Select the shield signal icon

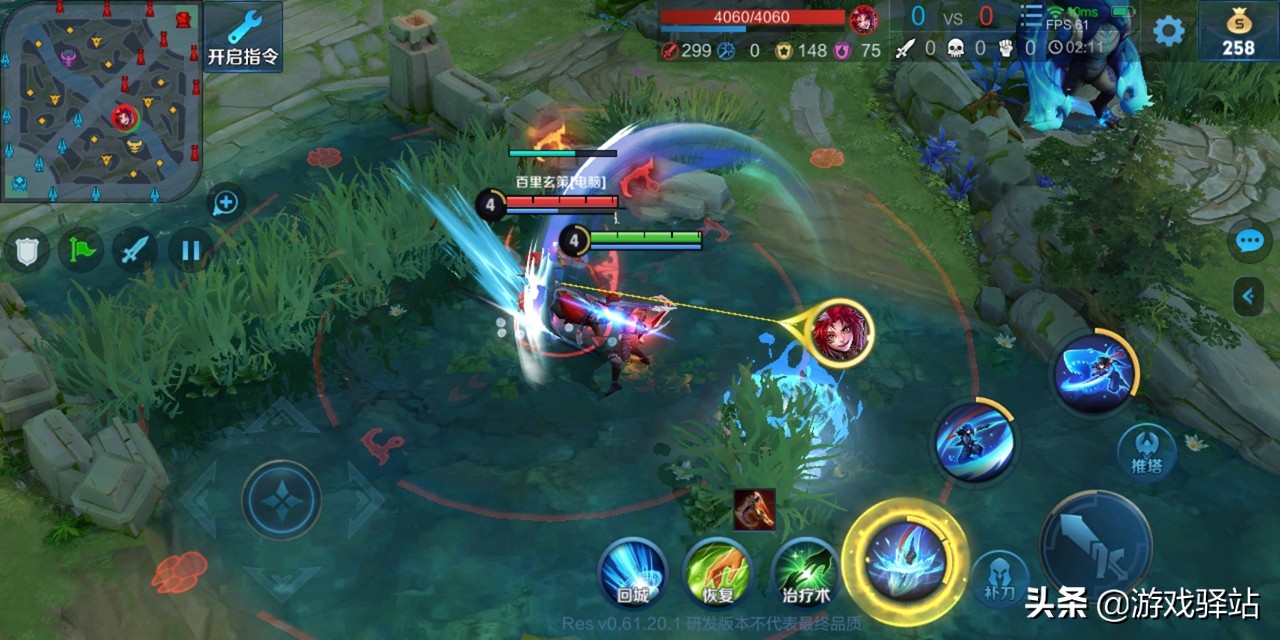(x=27, y=250)
